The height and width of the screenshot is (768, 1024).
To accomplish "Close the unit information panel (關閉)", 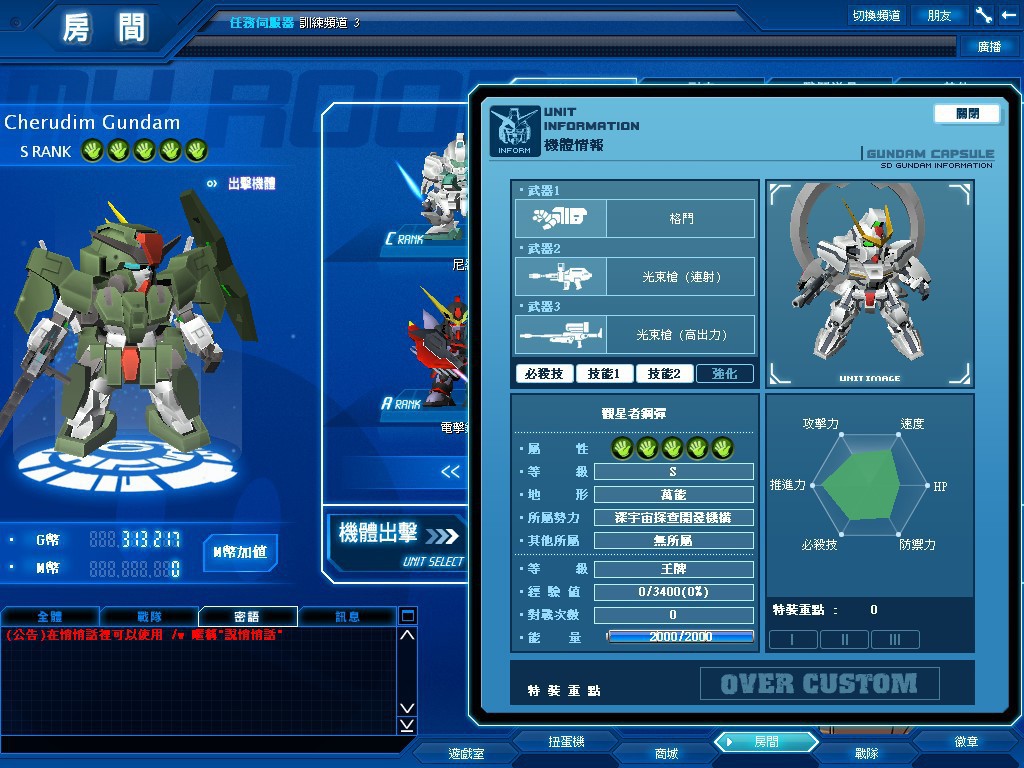I will point(967,114).
